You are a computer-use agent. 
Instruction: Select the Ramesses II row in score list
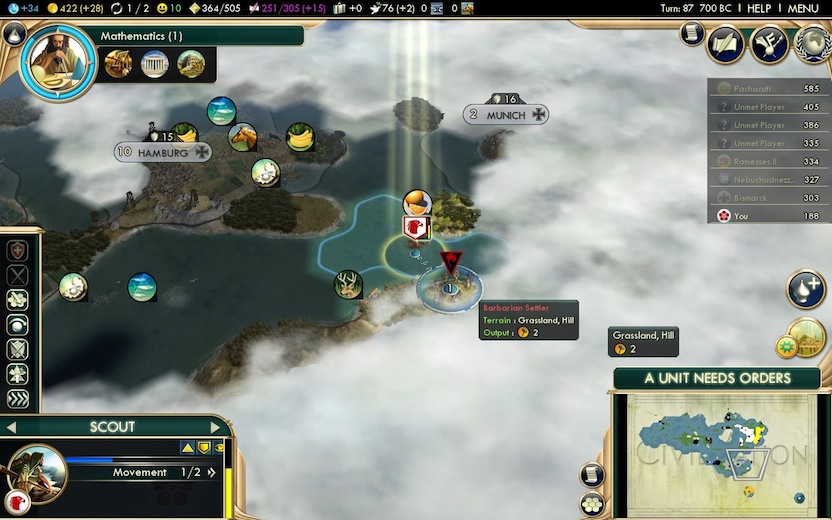(x=769, y=161)
